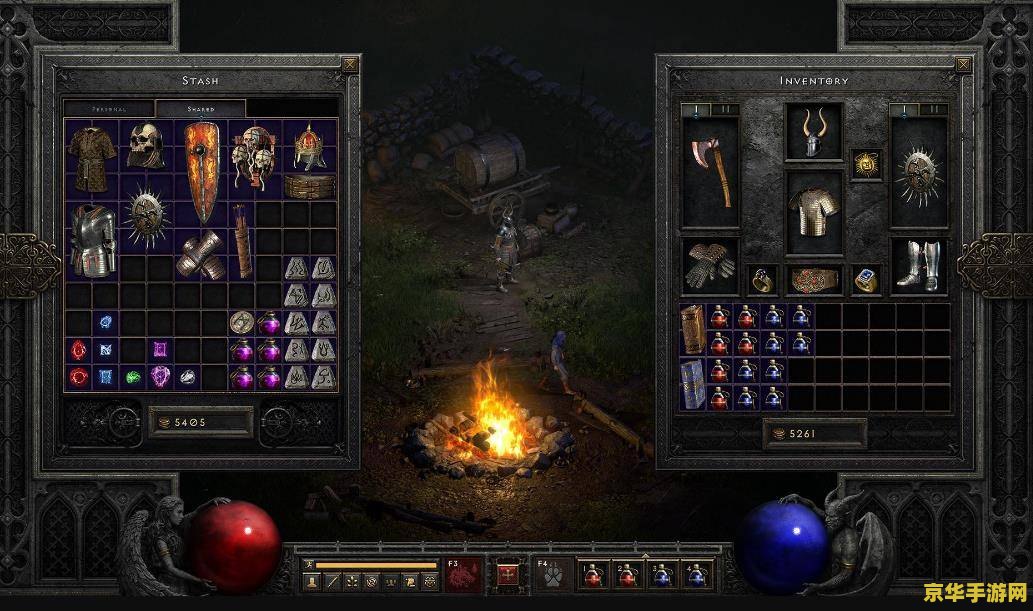1033x611 pixels.
Task: Click the equipped horned helmet
Action: [x=815, y=134]
